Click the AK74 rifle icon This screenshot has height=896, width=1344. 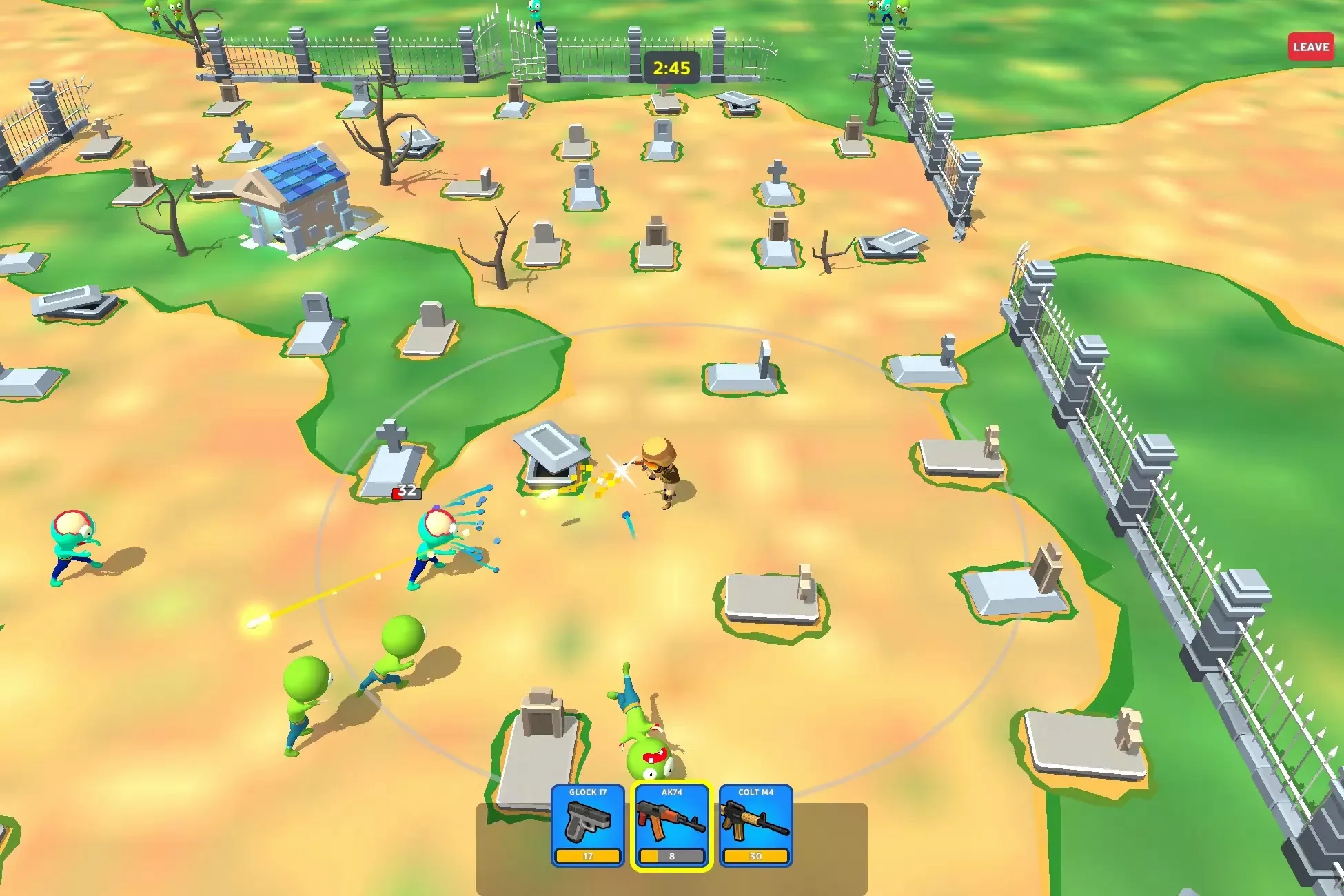click(x=672, y=820)
